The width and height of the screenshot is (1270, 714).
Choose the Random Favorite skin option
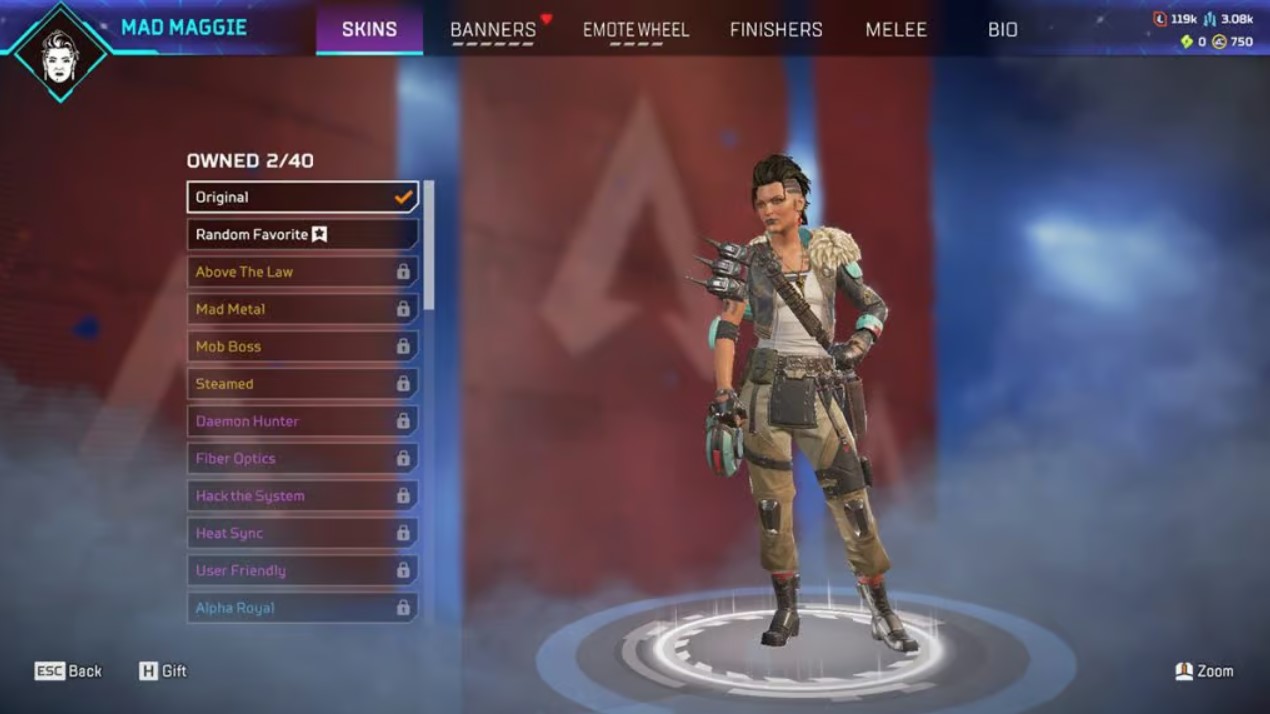(x=302, y=234)
